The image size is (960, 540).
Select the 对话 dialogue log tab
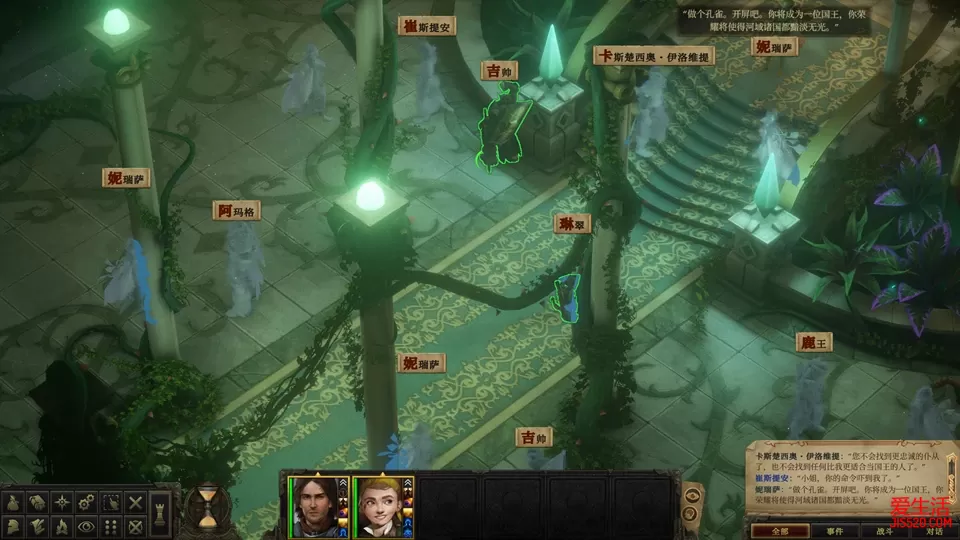[x=933, y=531]
